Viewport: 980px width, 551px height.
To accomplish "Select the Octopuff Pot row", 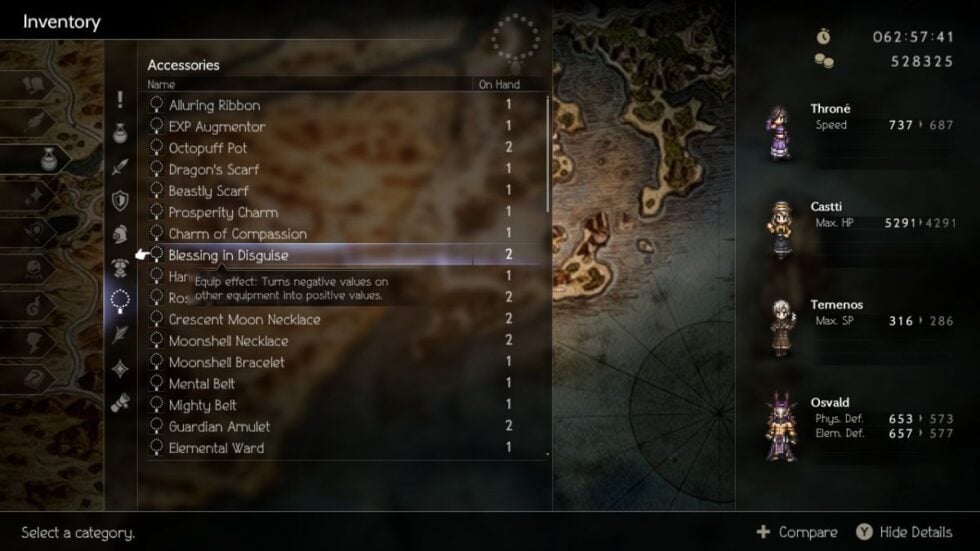I will [x=208, y=148].
